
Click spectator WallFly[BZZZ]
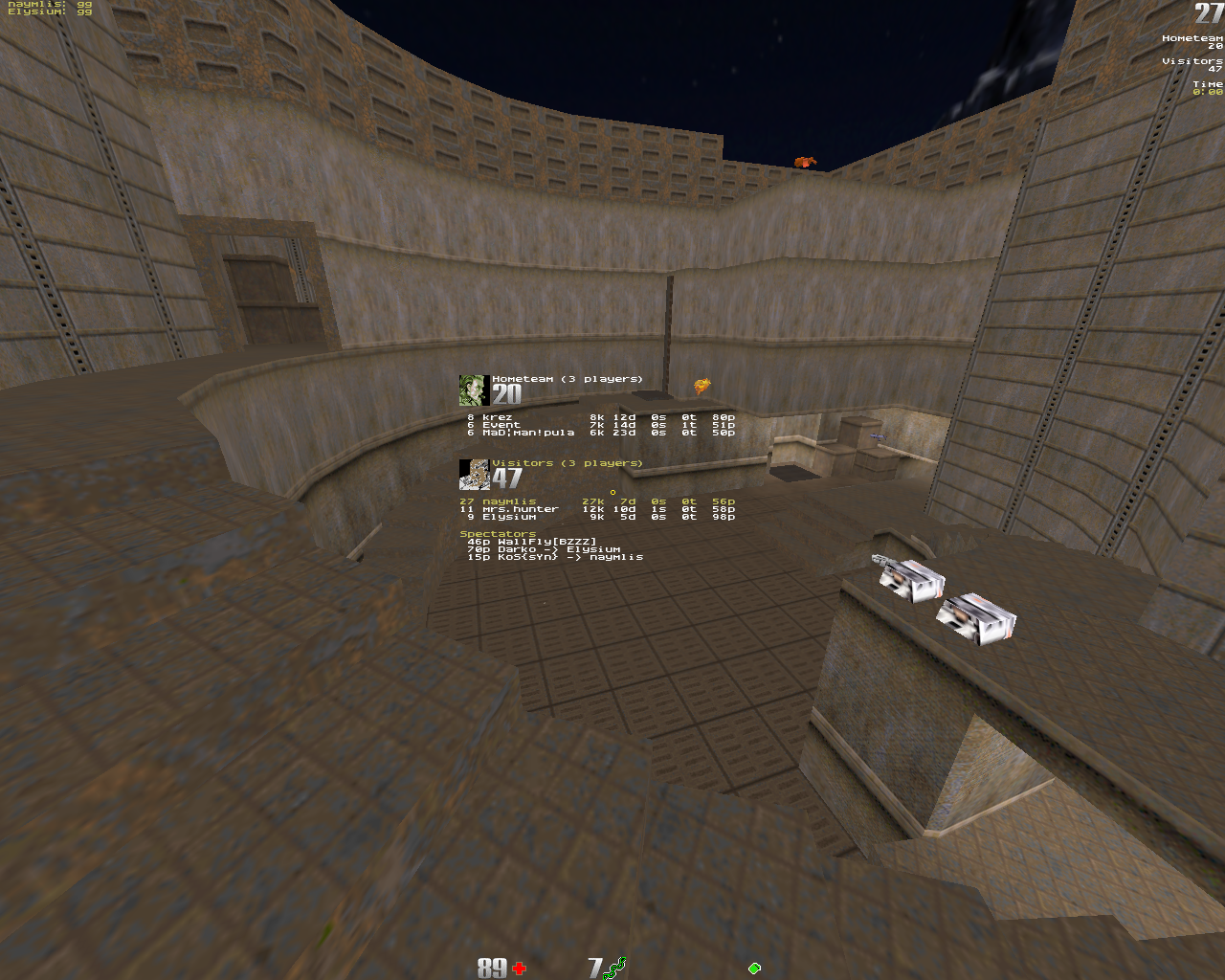point(546,542)
